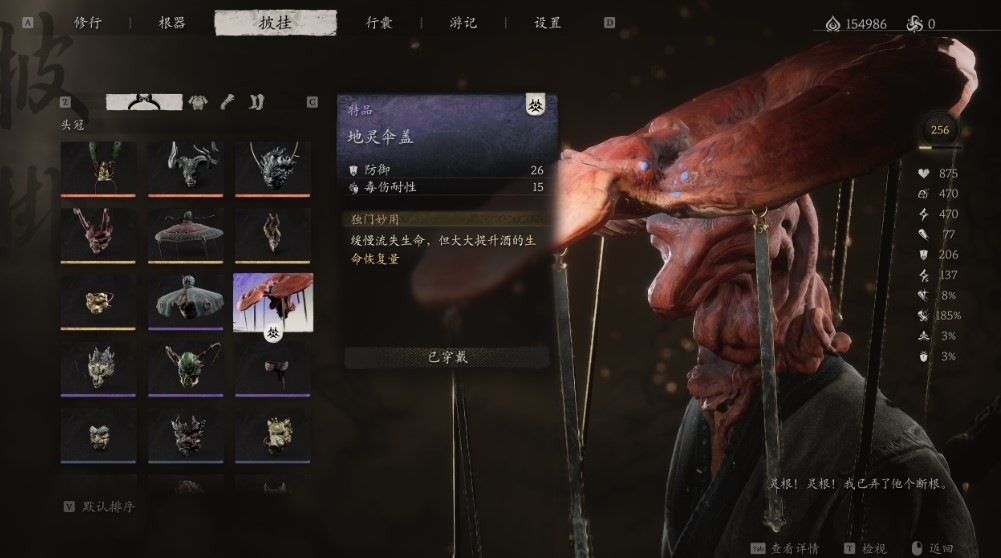The image size is (1001, 558).
Task: Click the 已穿戴 equipped button
Action: 447,358
